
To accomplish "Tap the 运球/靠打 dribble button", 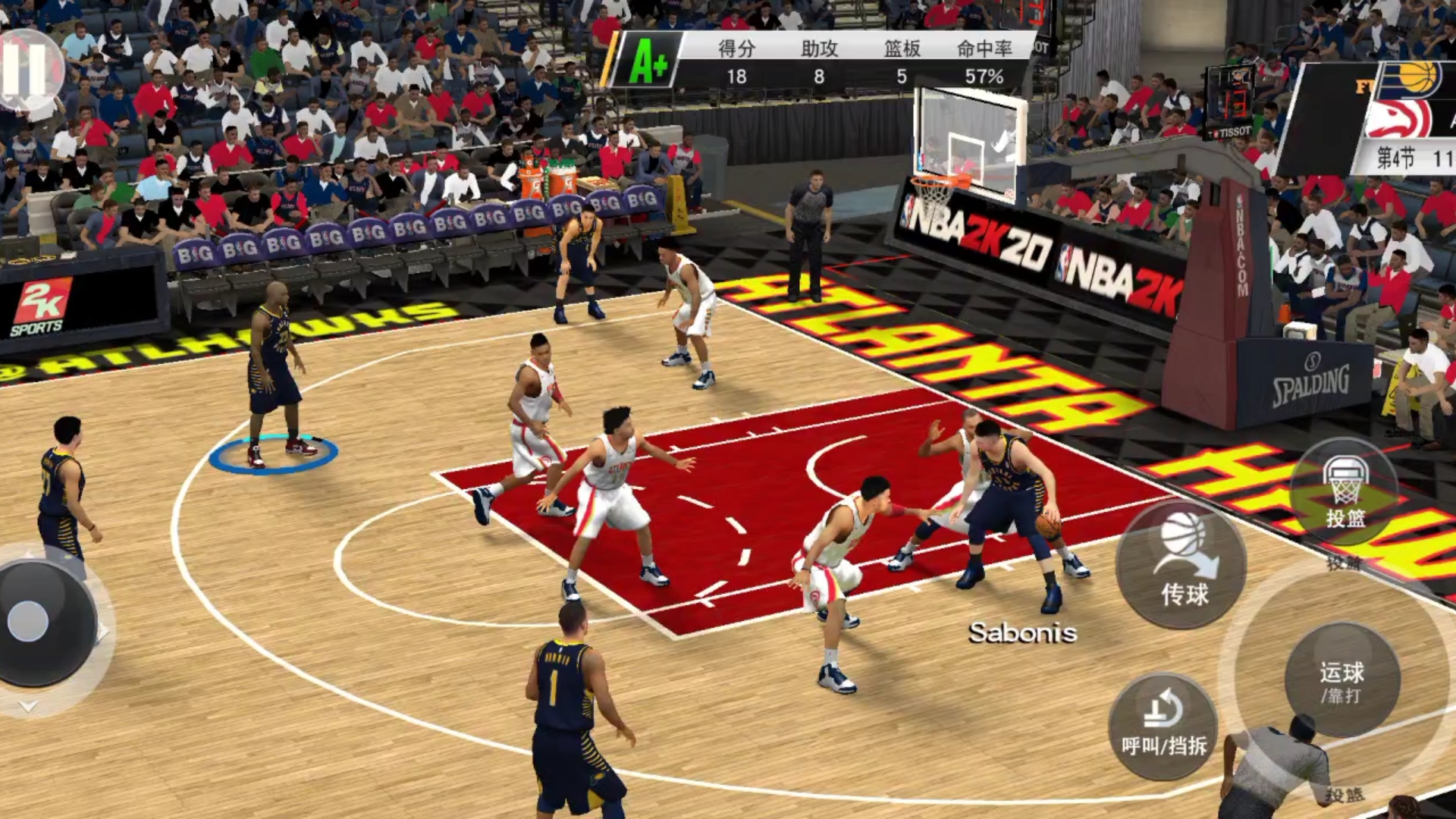I will point(1341,680).
